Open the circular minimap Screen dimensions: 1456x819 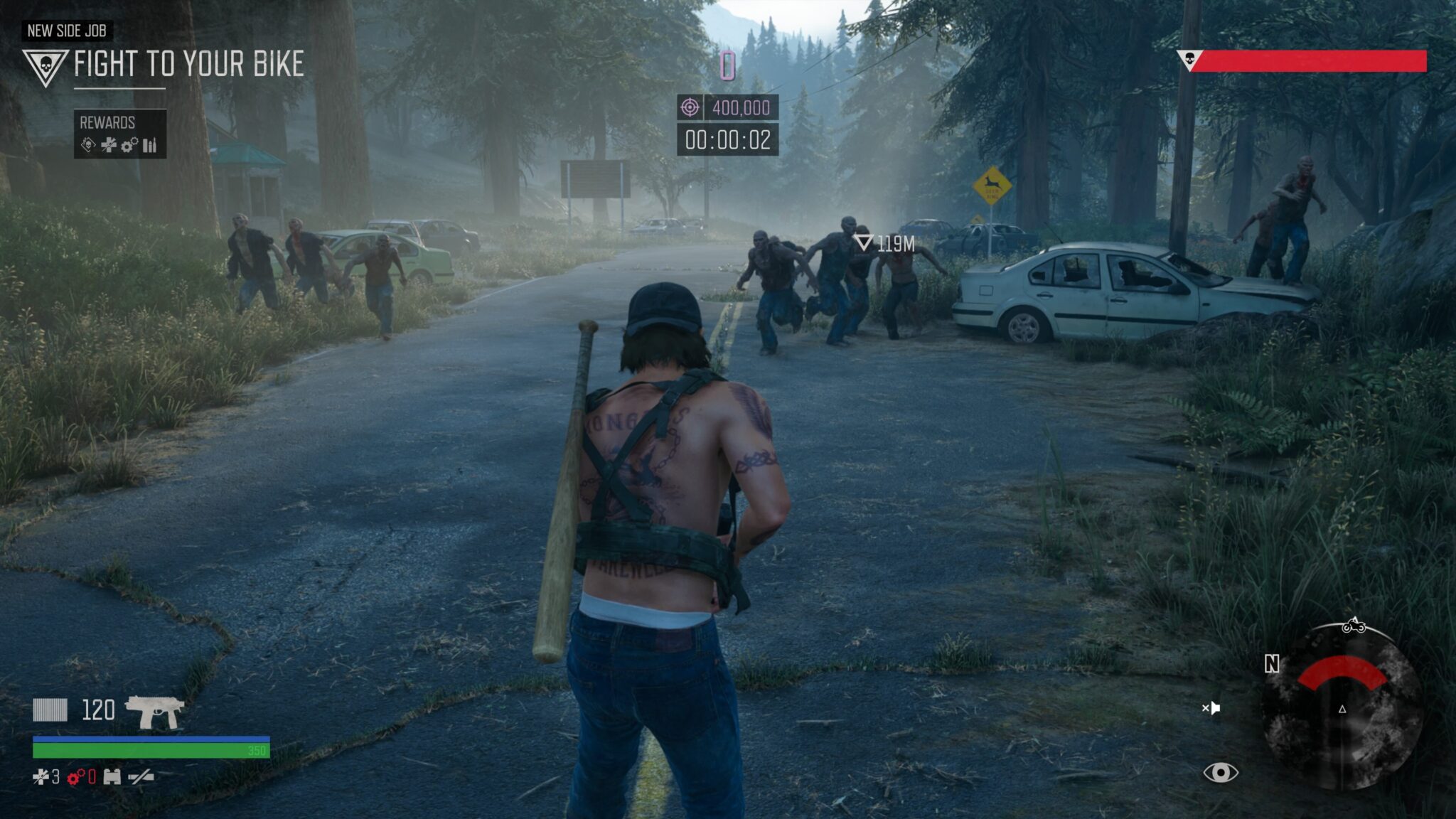(x=1342, y=707)
